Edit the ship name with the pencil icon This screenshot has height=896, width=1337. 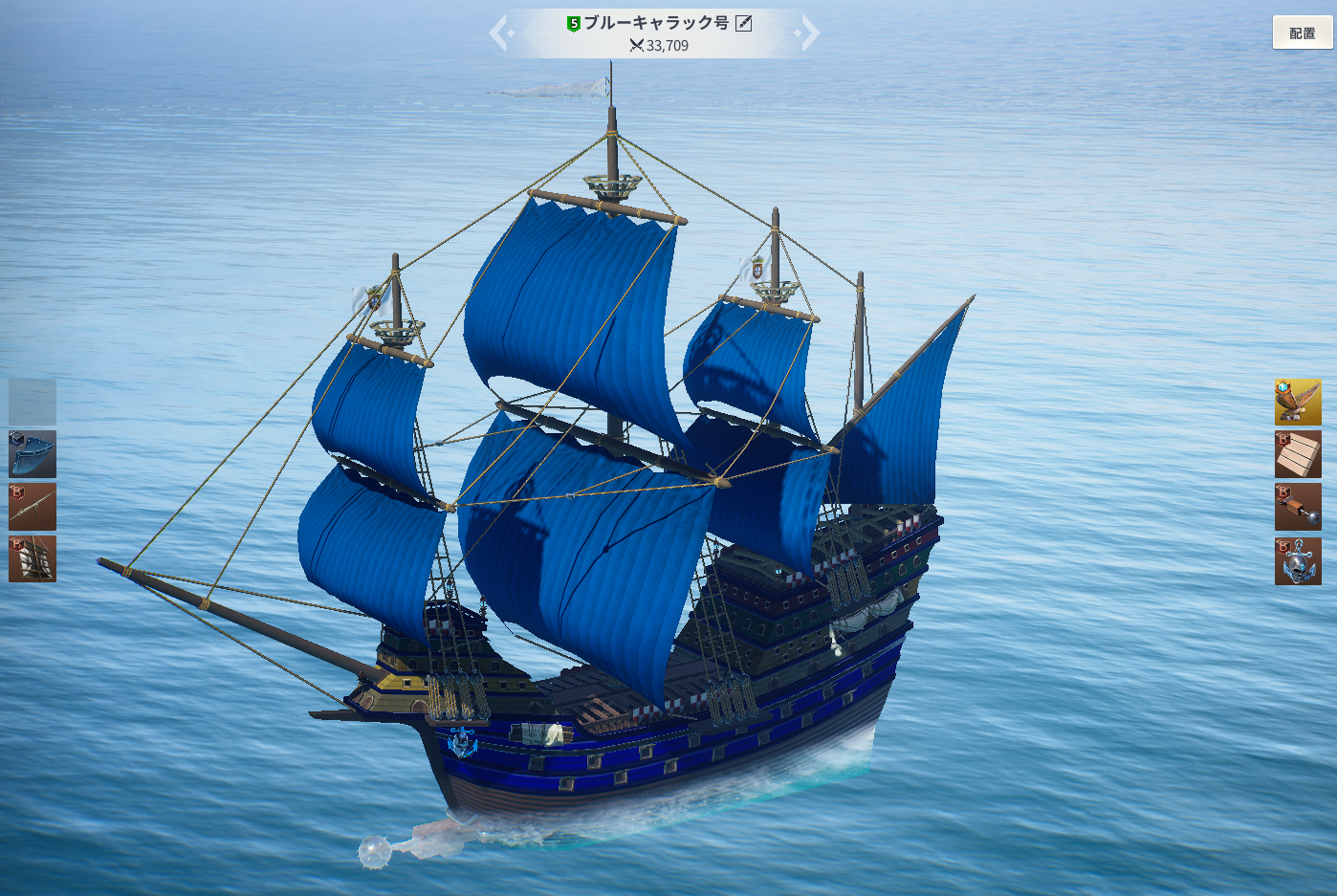point(744,23)
